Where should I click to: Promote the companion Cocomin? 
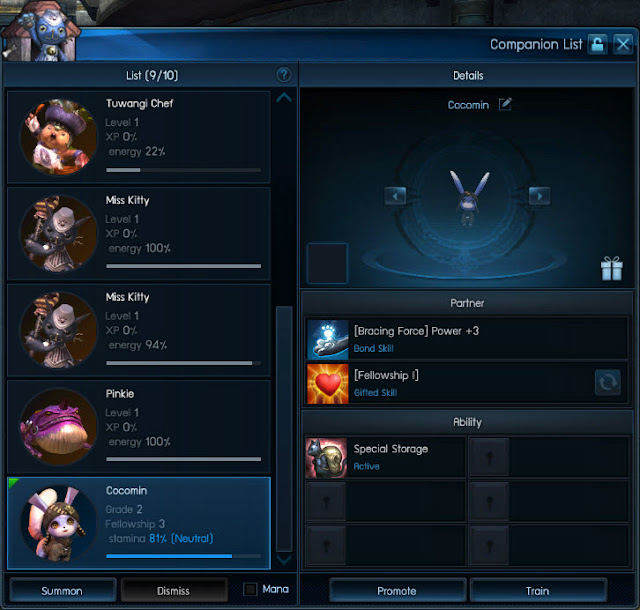pyautogui.click(x=396, y=590)
